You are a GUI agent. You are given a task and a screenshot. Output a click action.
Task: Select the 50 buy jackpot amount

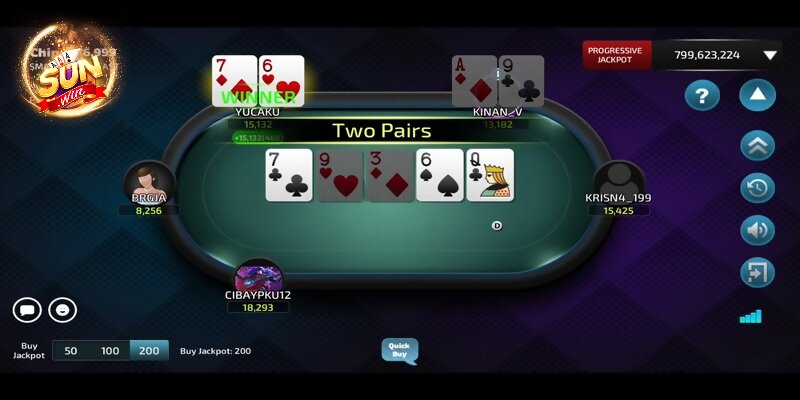[x=71, y=351]
